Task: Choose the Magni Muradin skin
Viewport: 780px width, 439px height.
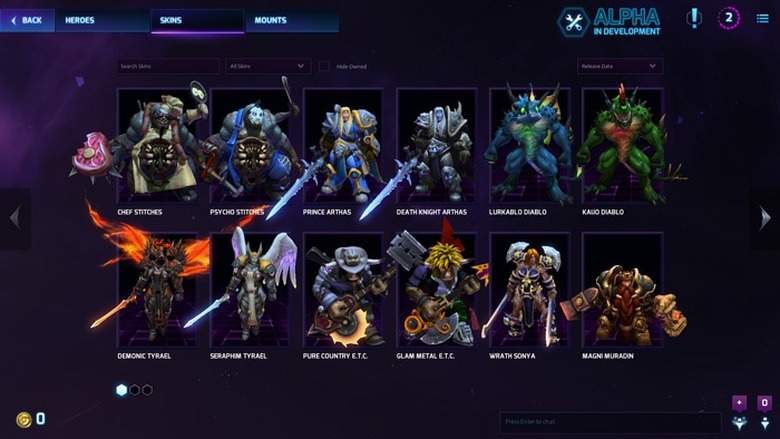Action: pos(621,290)
